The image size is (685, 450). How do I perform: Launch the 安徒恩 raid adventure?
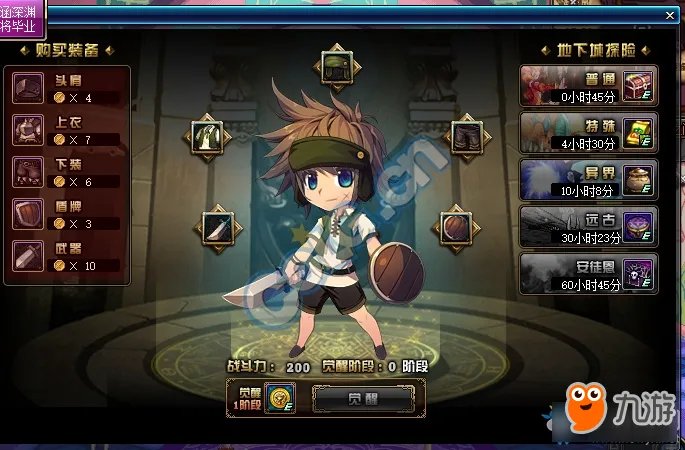point(588,274)
